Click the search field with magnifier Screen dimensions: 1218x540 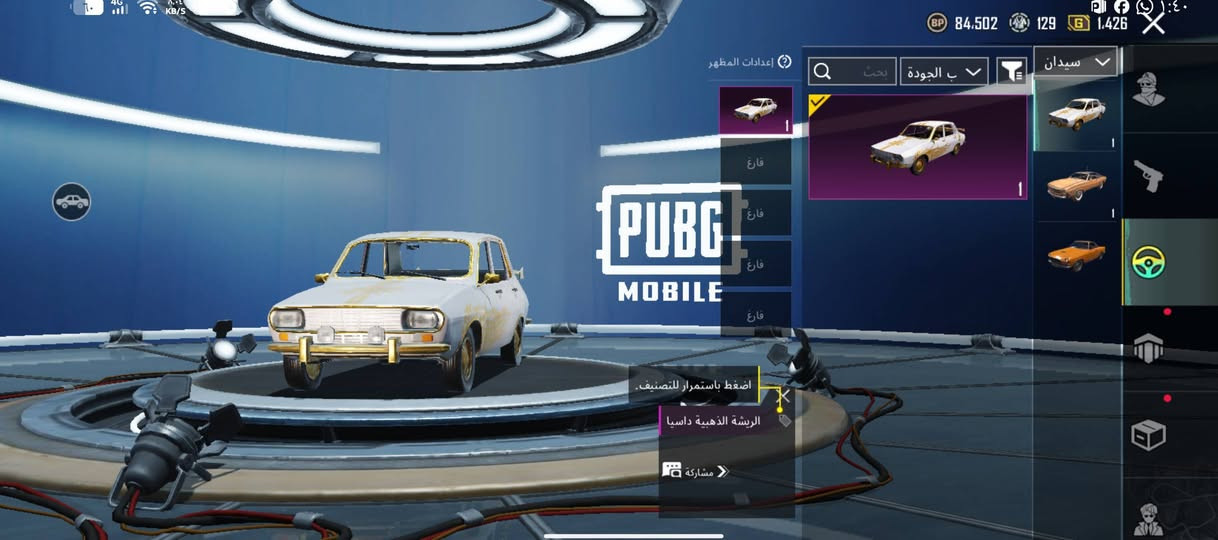852,71
